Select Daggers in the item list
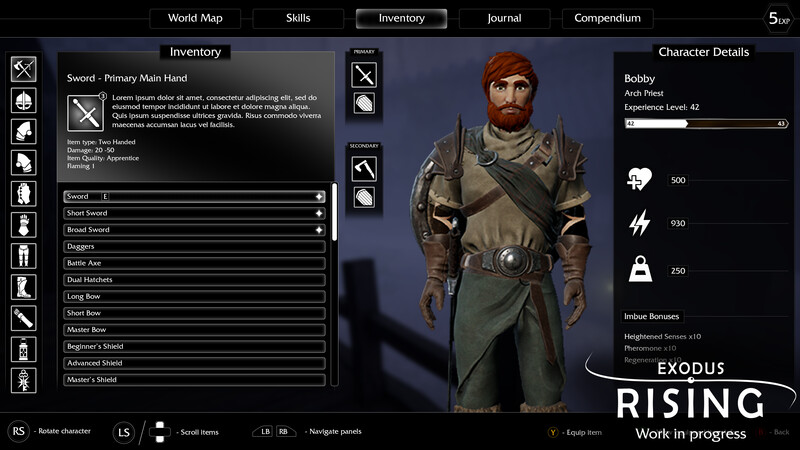Viewport: 800px width, 450px height. (x=194, y=246)
